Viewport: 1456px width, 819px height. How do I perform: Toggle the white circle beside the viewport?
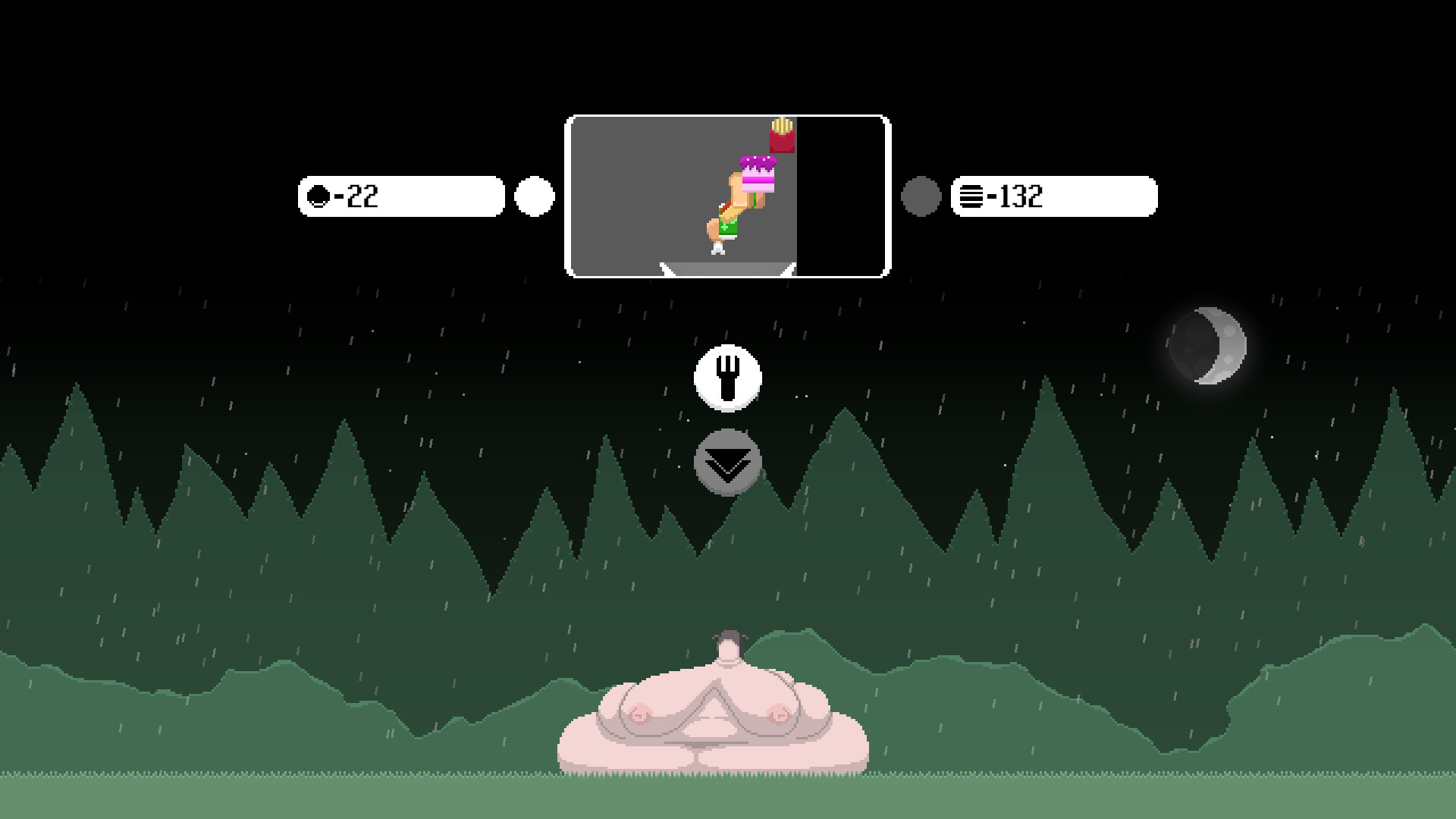pos(535,196)
